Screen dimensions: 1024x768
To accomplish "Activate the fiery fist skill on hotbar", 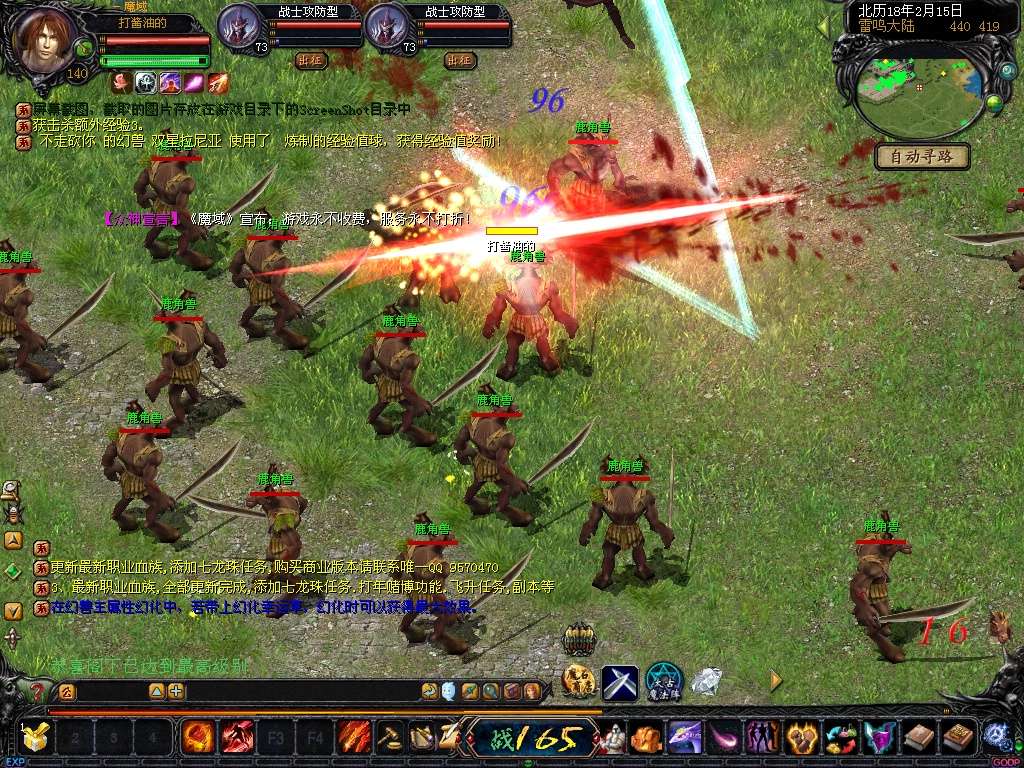I will (x=198, y=738).
